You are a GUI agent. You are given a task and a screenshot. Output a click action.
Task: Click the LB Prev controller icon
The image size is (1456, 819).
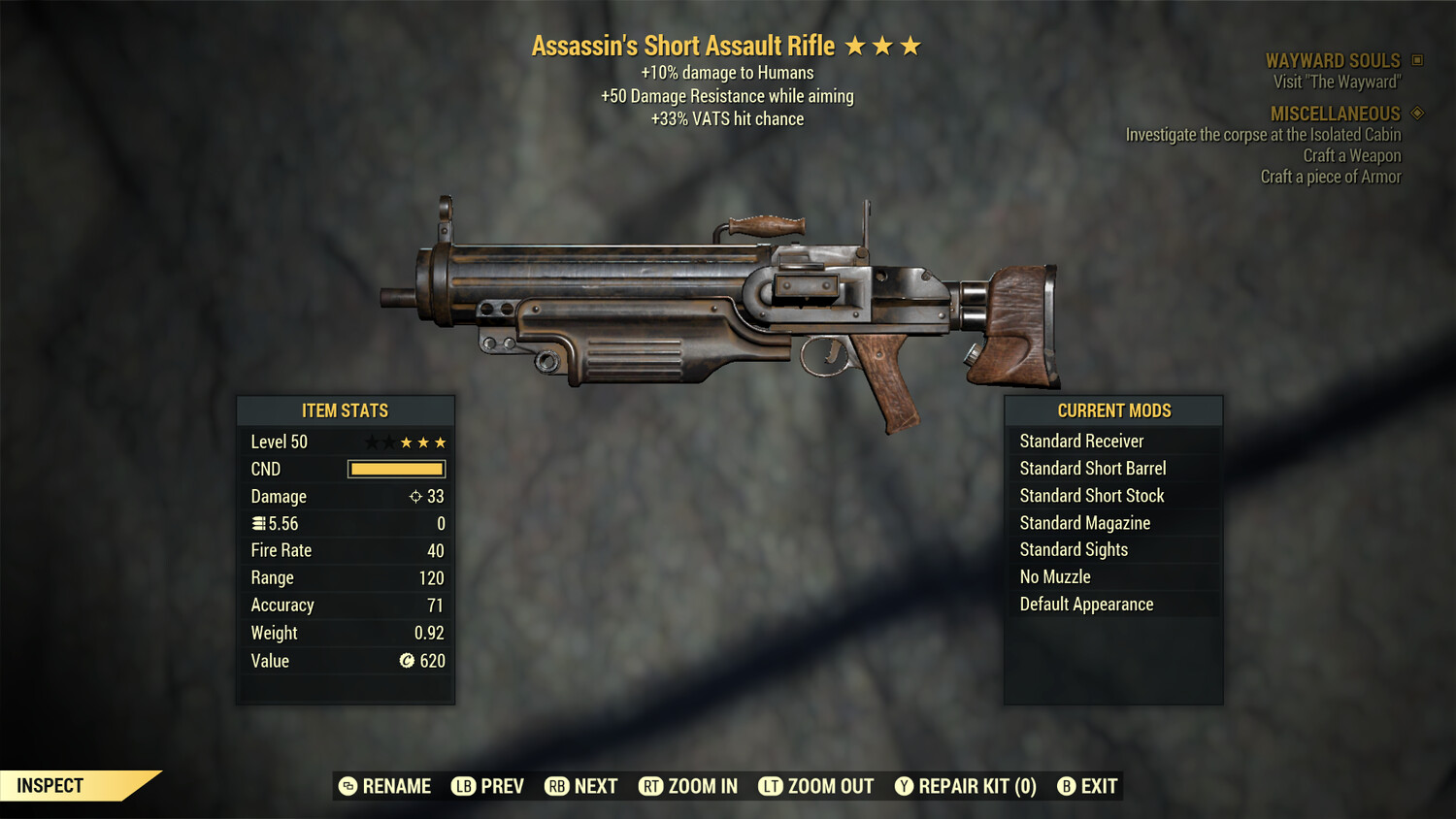point(463,786)
